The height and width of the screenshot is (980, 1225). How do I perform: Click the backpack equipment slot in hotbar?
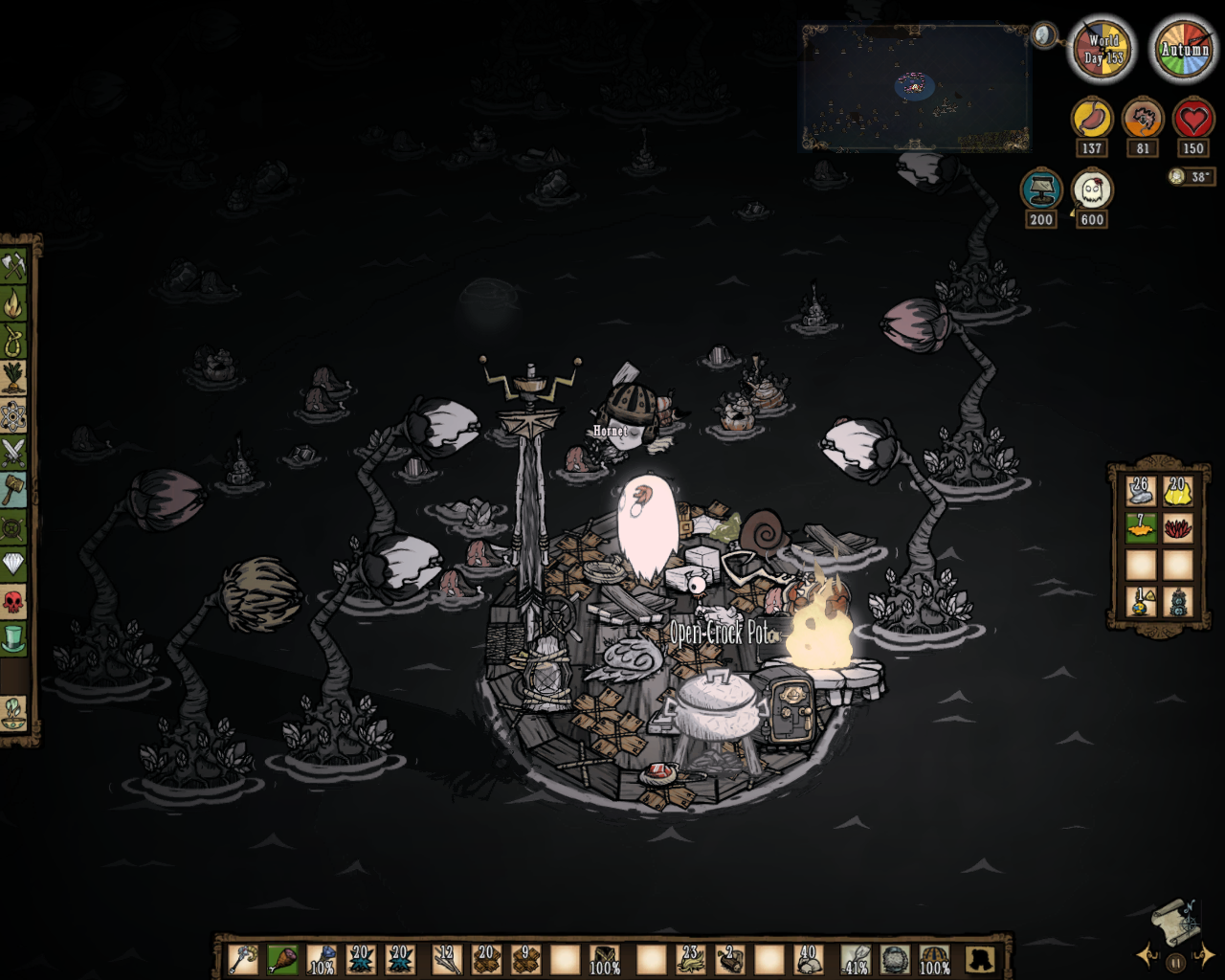(979, 959)
